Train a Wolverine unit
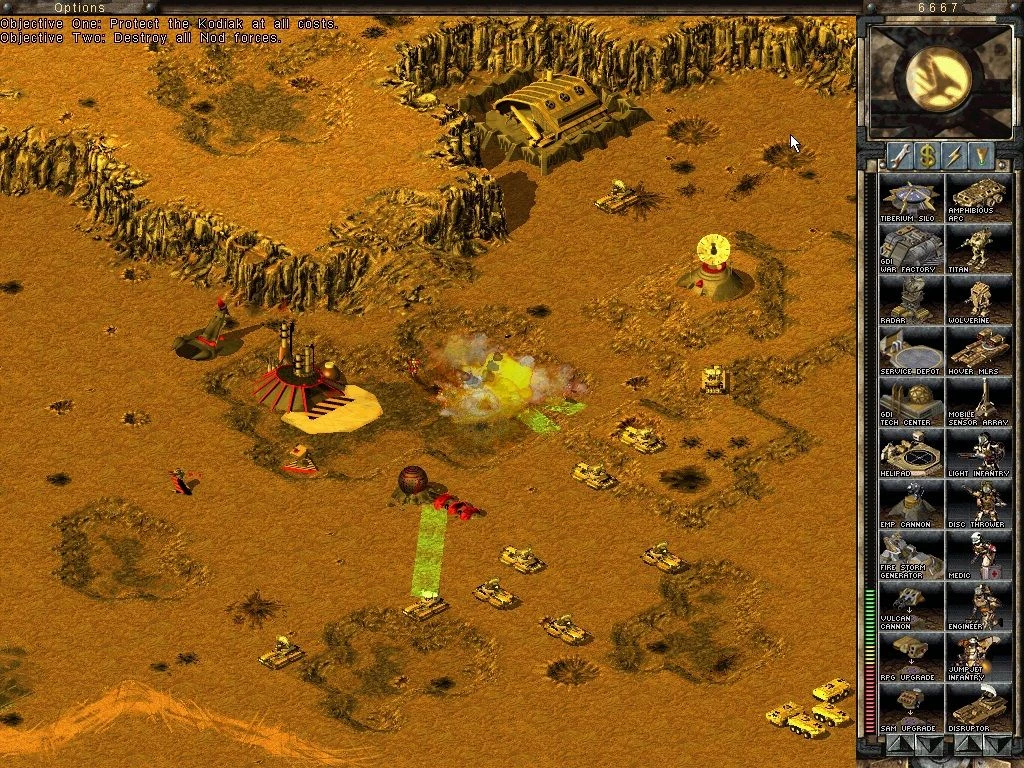1024x768 pixels. click(978, 300)
